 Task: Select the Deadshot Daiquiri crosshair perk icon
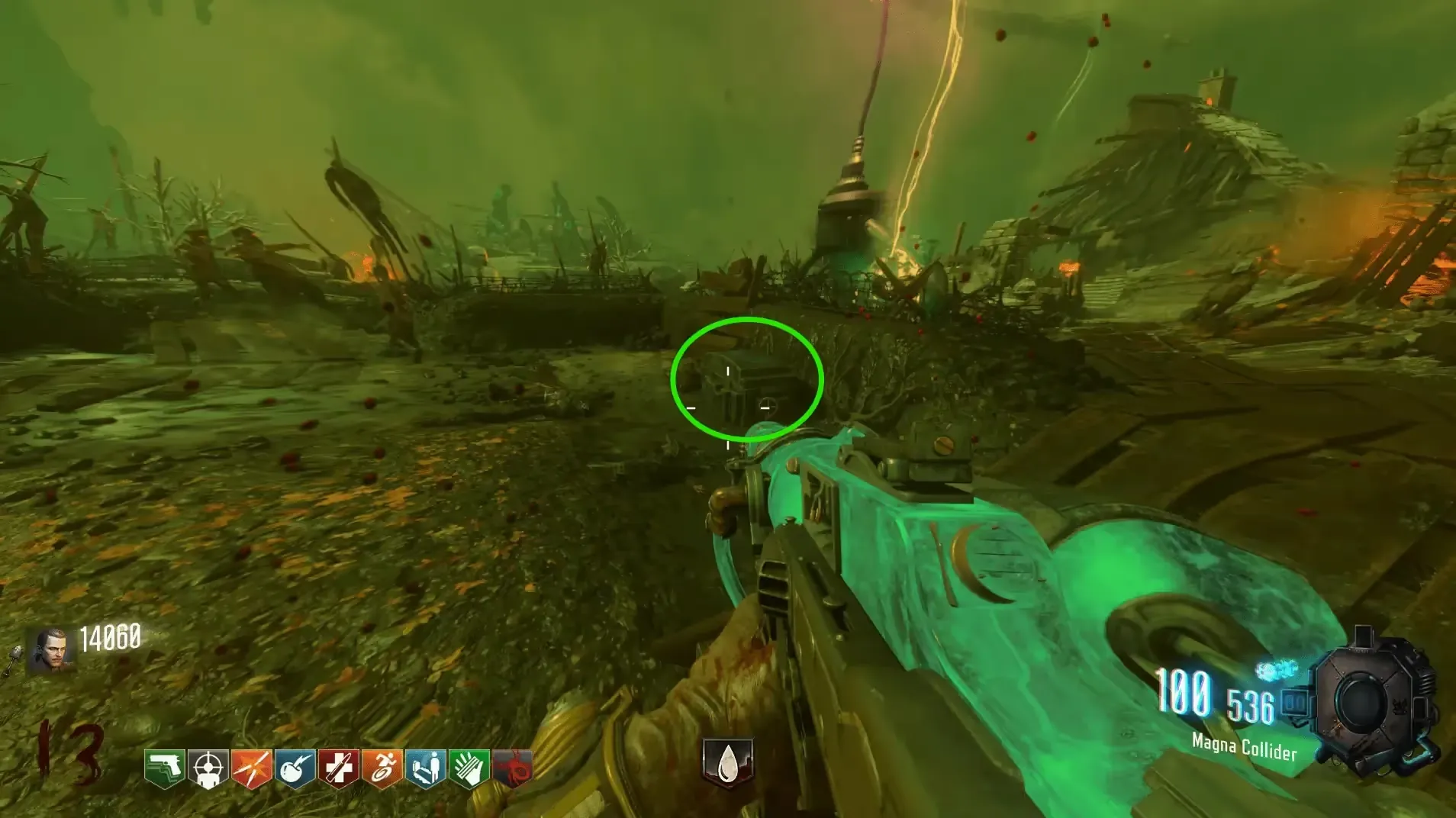[x=208, y=768]
